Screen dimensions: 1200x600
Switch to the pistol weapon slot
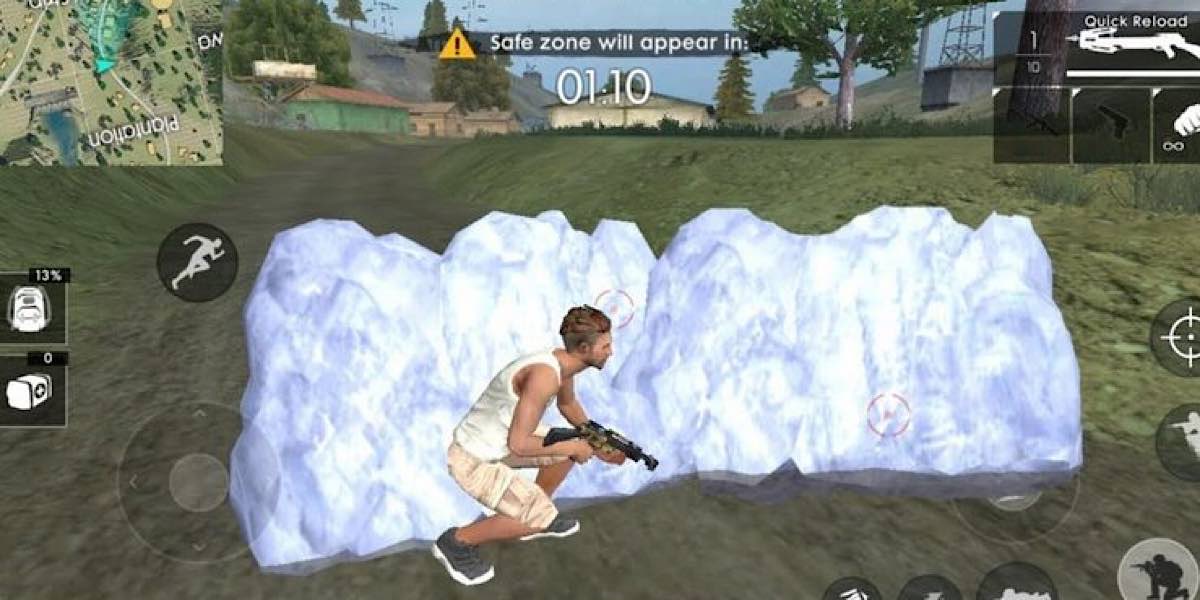pos(1110,125)
